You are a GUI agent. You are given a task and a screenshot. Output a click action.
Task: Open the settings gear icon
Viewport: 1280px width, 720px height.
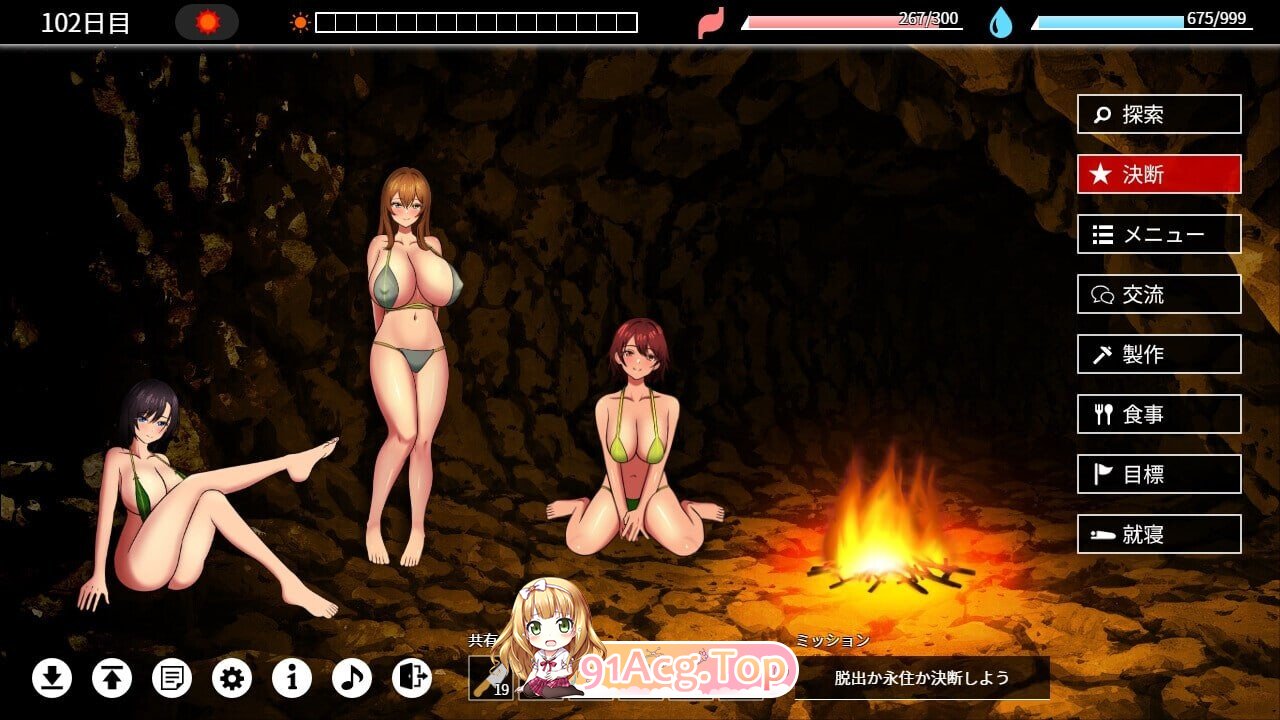coord(232,678)
